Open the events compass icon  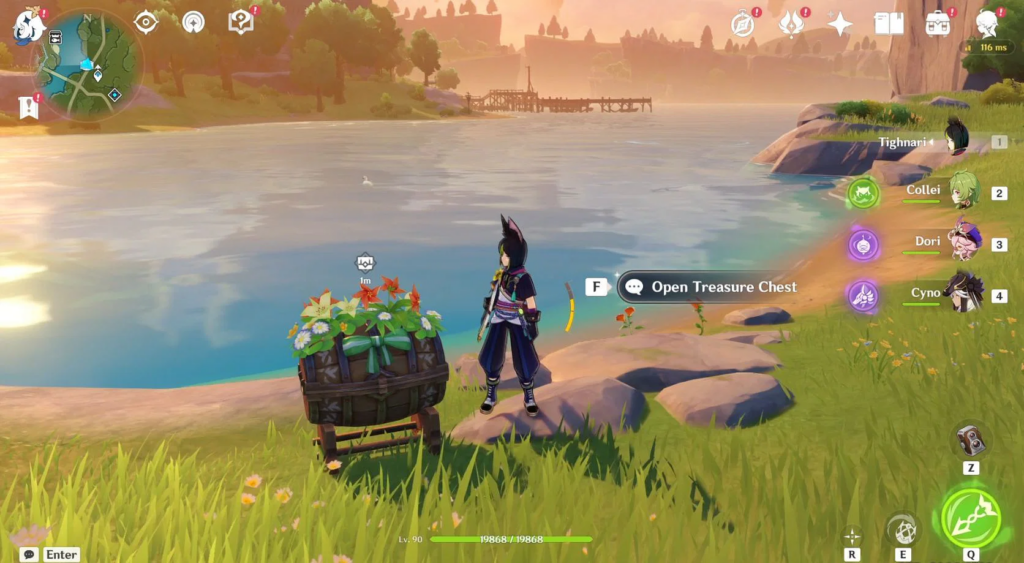click(x=743, y=24)
